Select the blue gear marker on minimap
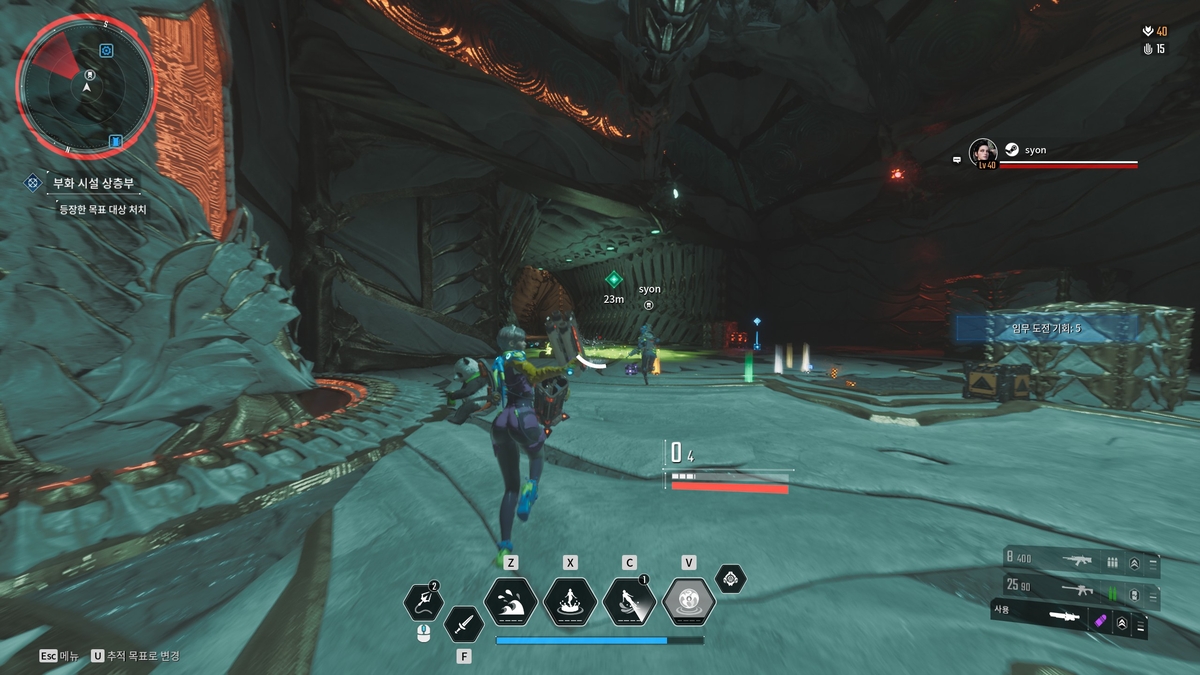 [107, 50]
